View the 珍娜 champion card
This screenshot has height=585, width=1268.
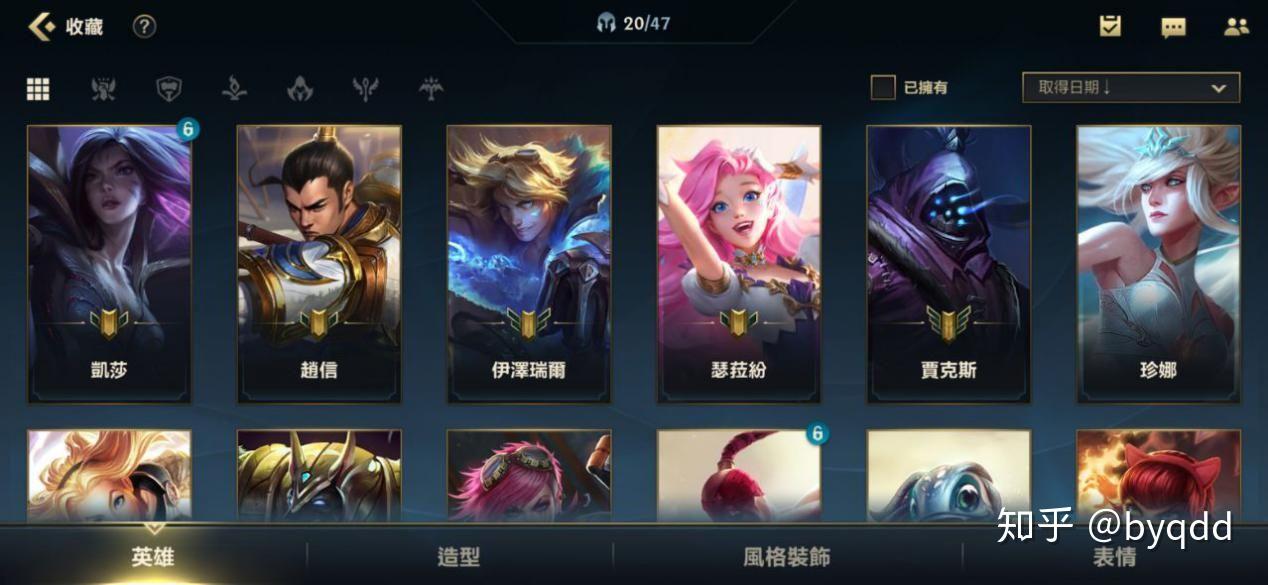[x=1158, y=264]
